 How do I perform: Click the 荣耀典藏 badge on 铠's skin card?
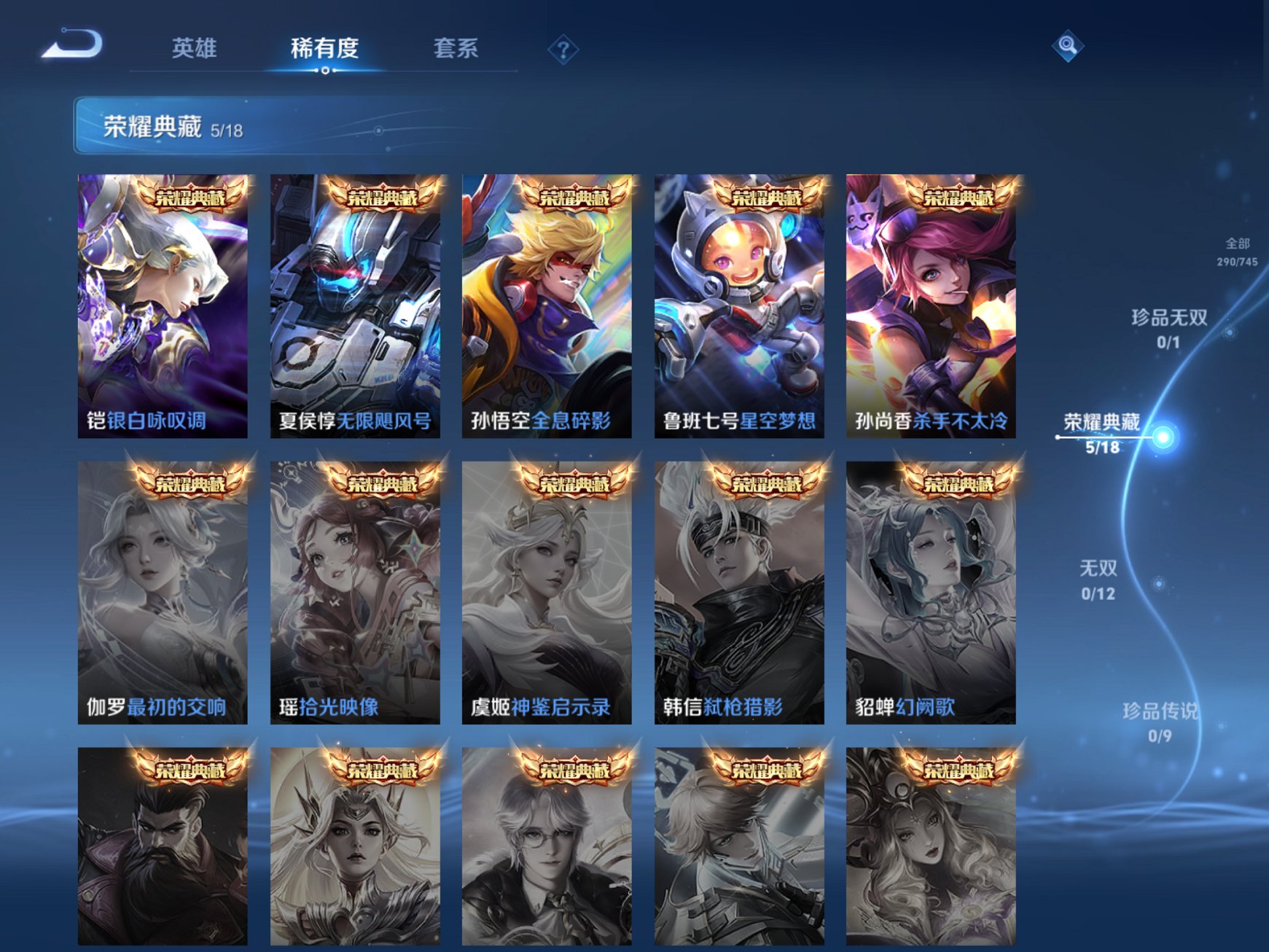(192, 195)
